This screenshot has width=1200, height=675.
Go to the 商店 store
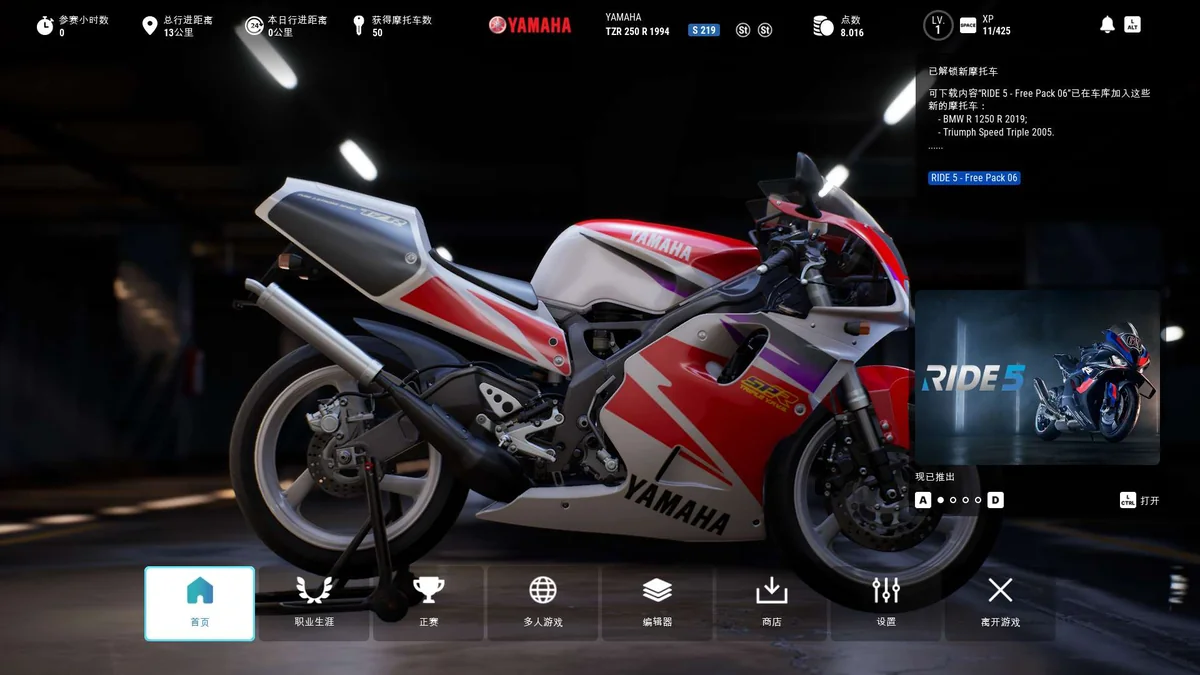coord(771,603)
